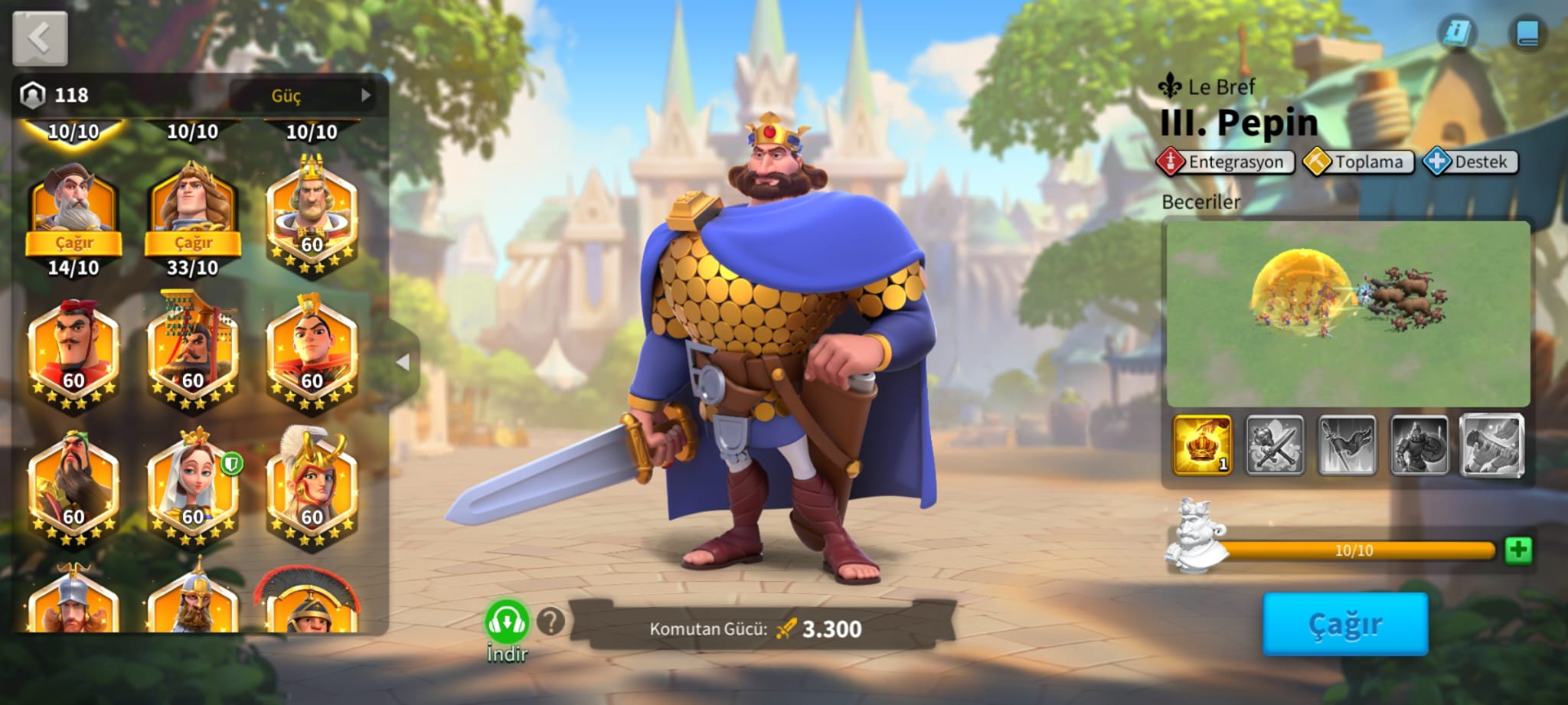
Task: Select the Toplama talent tag
Action: click(1359, 162)
